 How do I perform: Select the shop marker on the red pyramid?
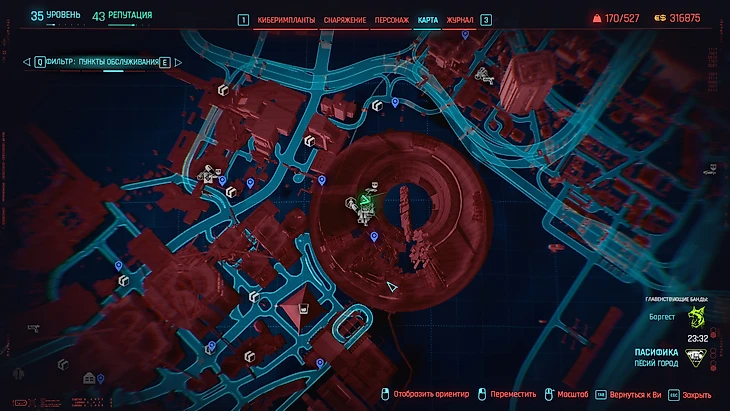(x=302, y=310)
